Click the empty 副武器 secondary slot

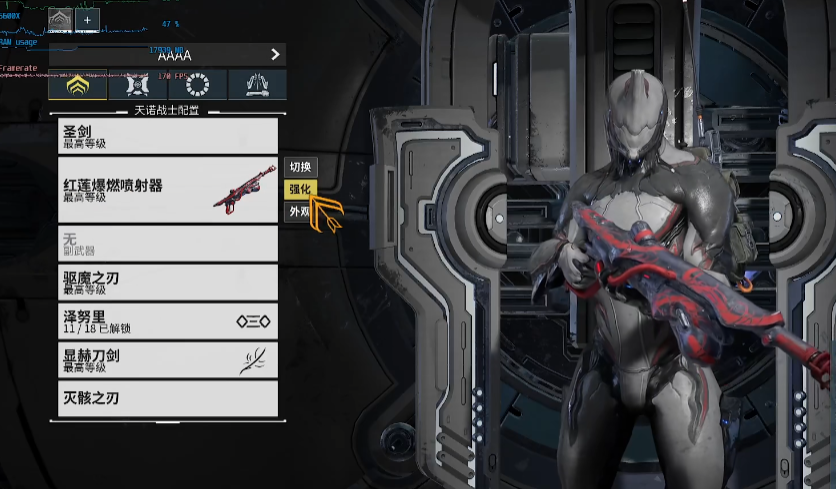click(x=167, y=243)
